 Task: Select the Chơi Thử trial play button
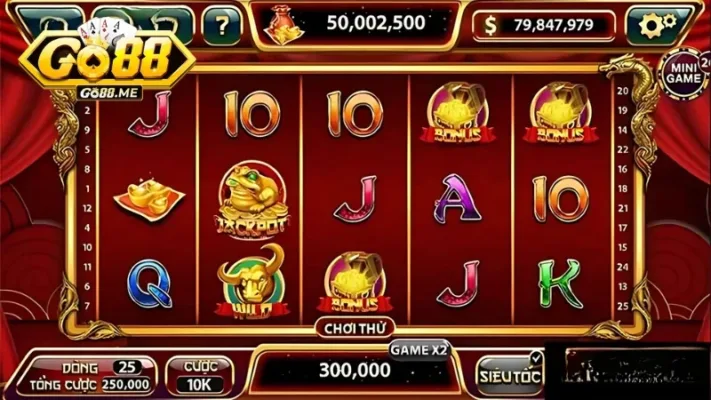click(x=355, y=327)
